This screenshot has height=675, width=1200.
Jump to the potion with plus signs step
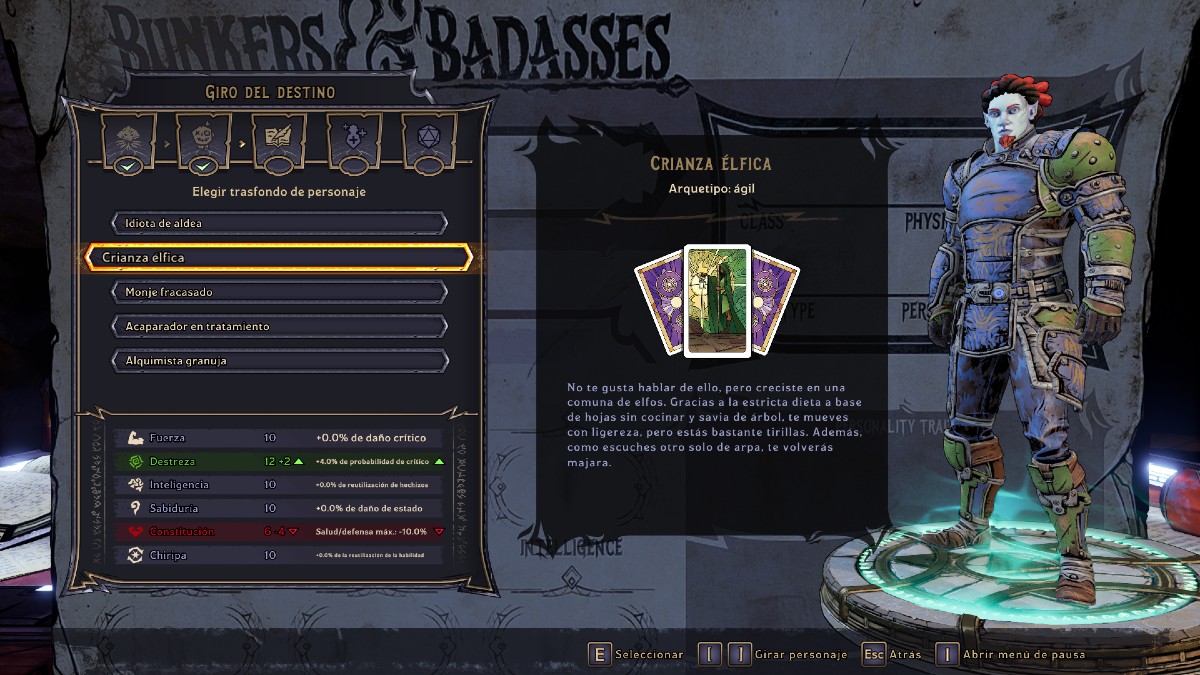[354, 139]
